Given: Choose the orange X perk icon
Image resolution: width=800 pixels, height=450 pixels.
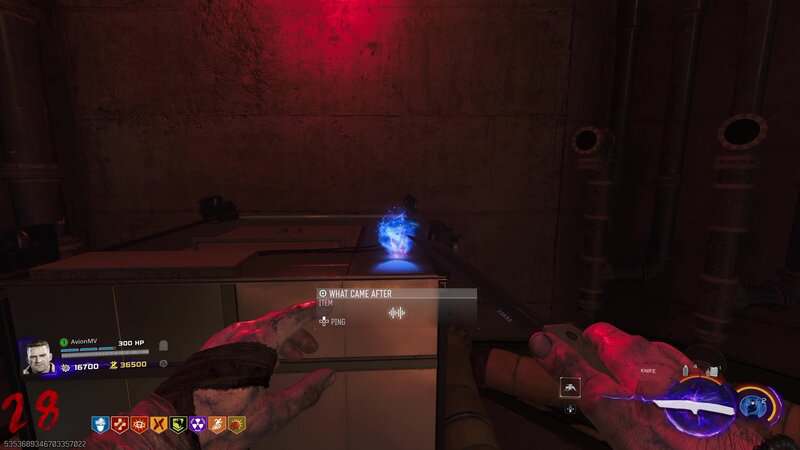Looking at the screenshot, I should [158, 424].
